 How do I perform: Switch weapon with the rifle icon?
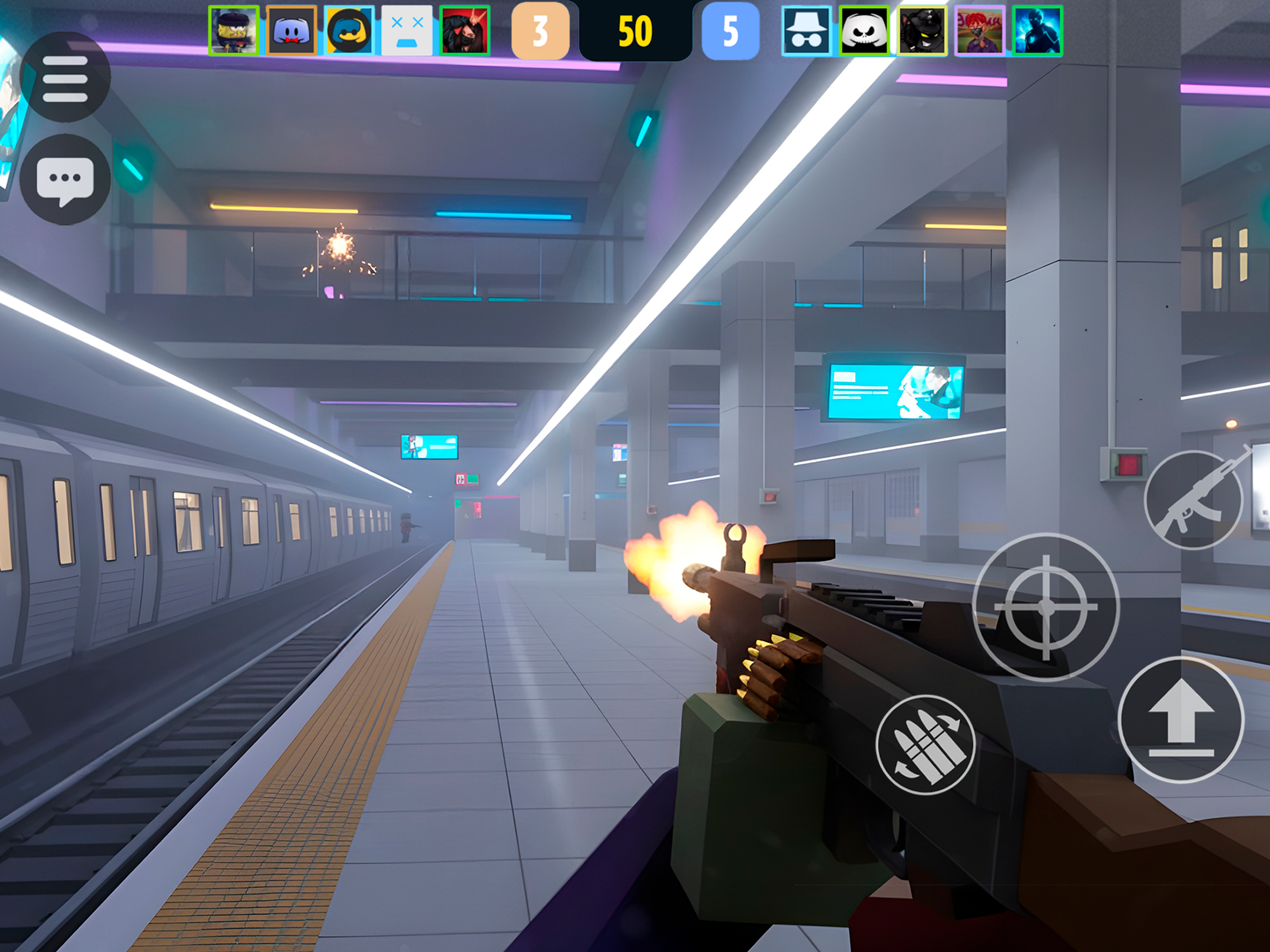click(1194, 500)
